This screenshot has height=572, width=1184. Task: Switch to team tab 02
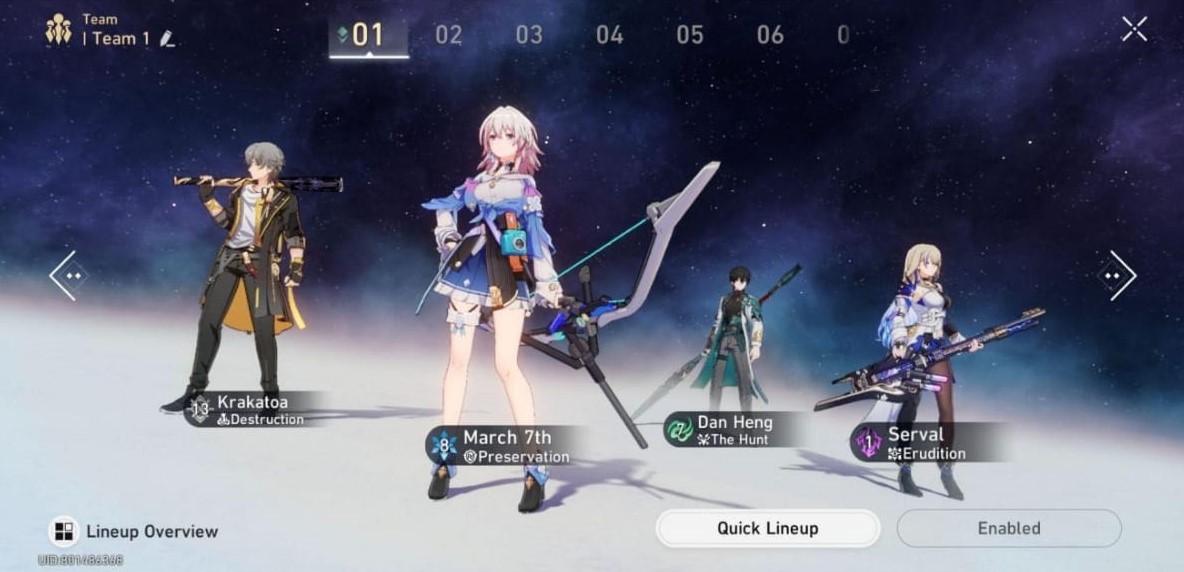(448, 35)
